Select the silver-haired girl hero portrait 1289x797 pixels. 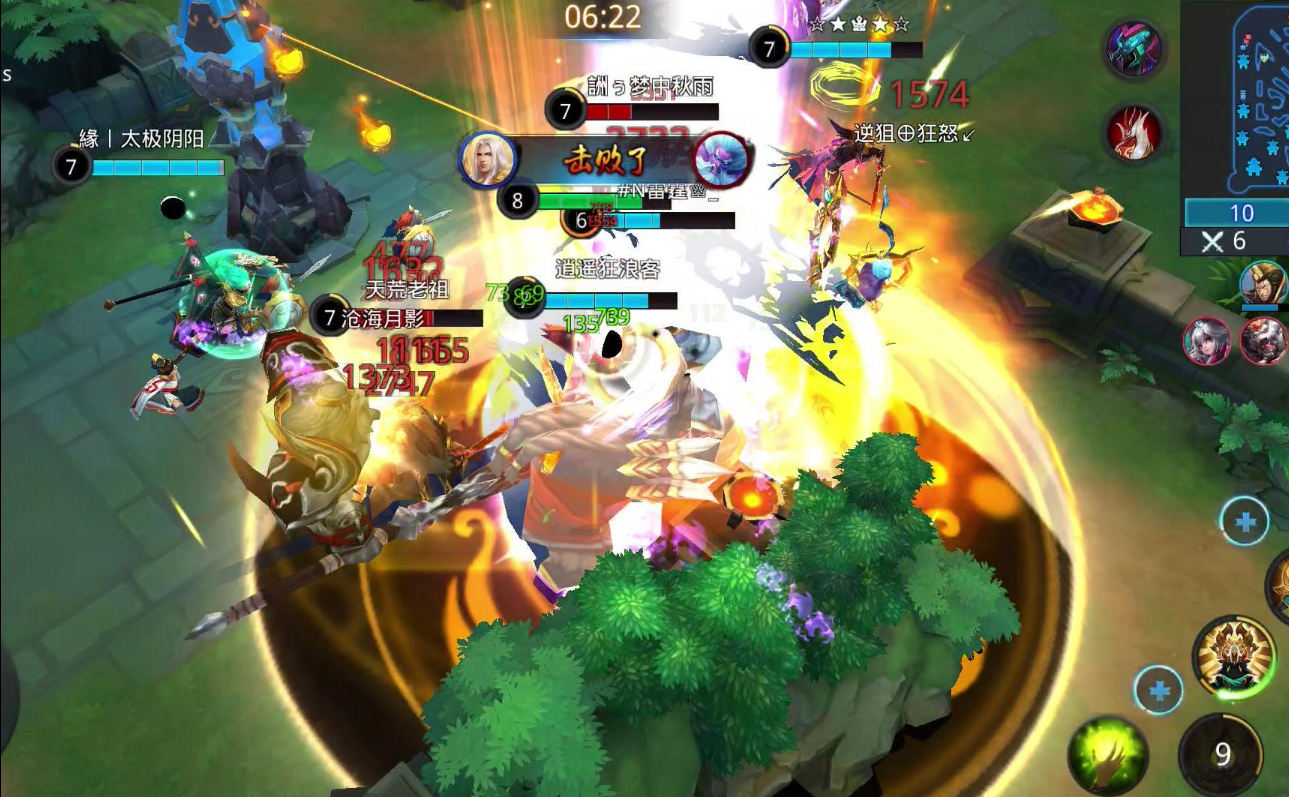(x=1207, y=342)
